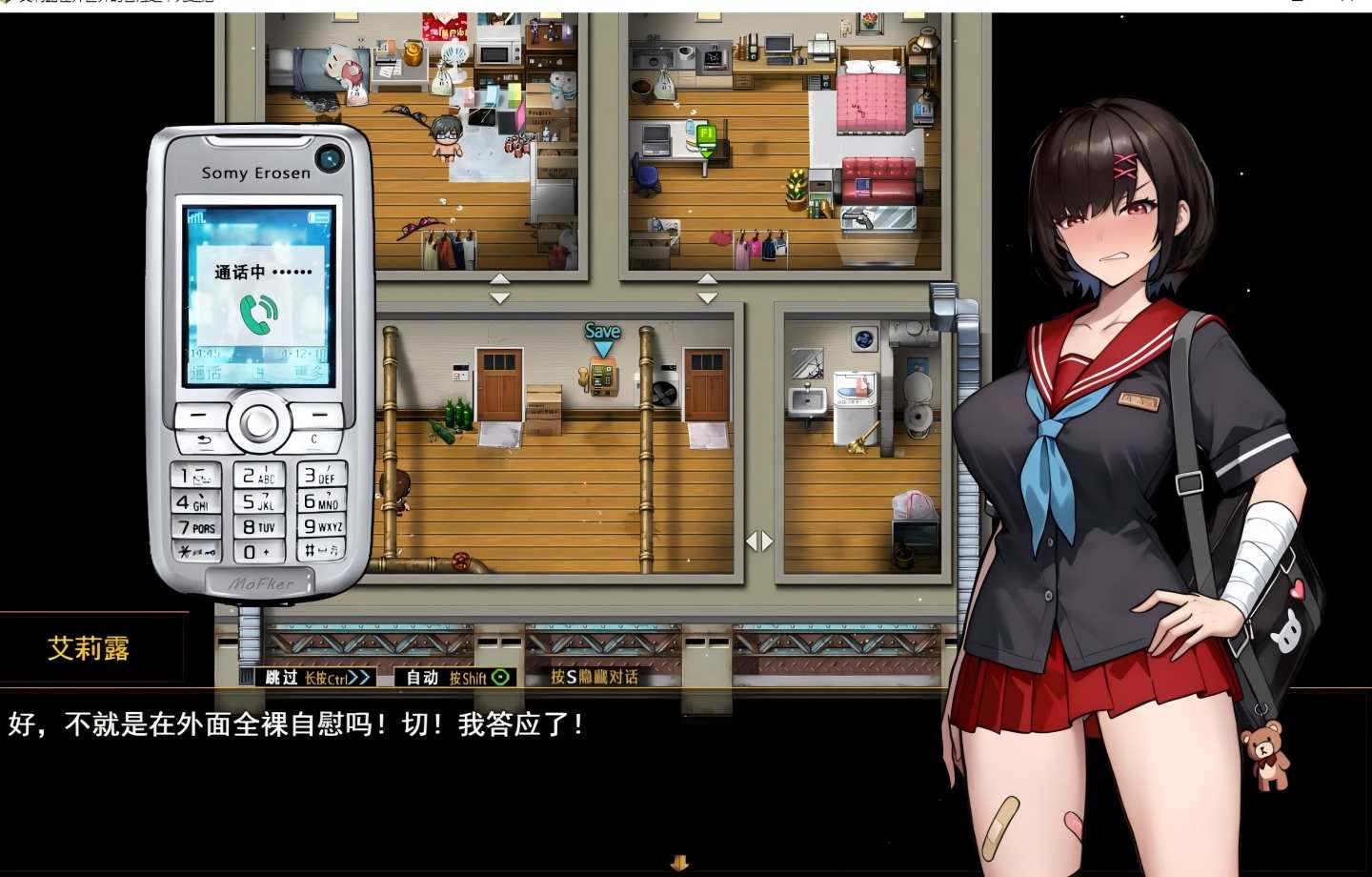This screenshot has width=1372, height=877.
Task: Click the dialogue text at the bottom
Action: tap(295, 724)
